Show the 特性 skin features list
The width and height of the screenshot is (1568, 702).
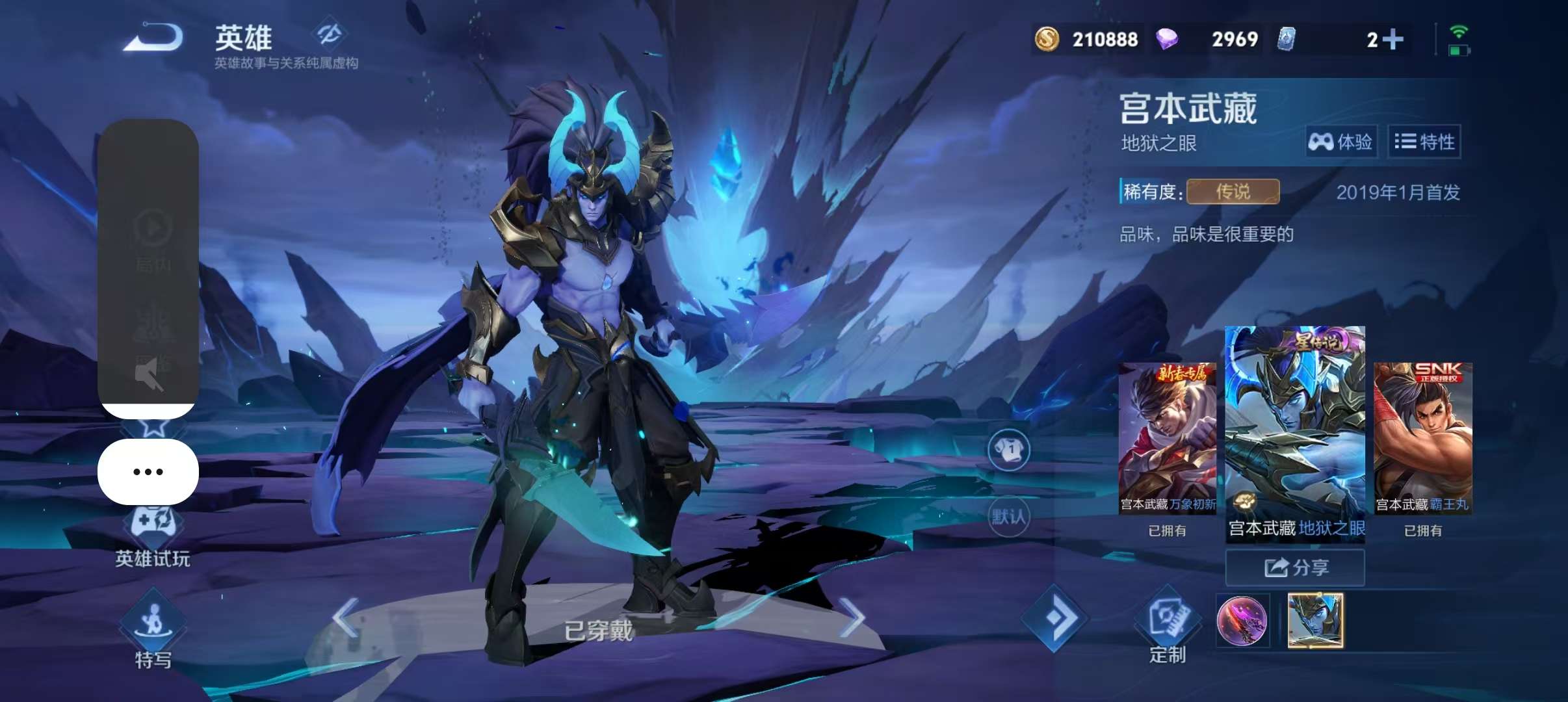point(1424,142)
